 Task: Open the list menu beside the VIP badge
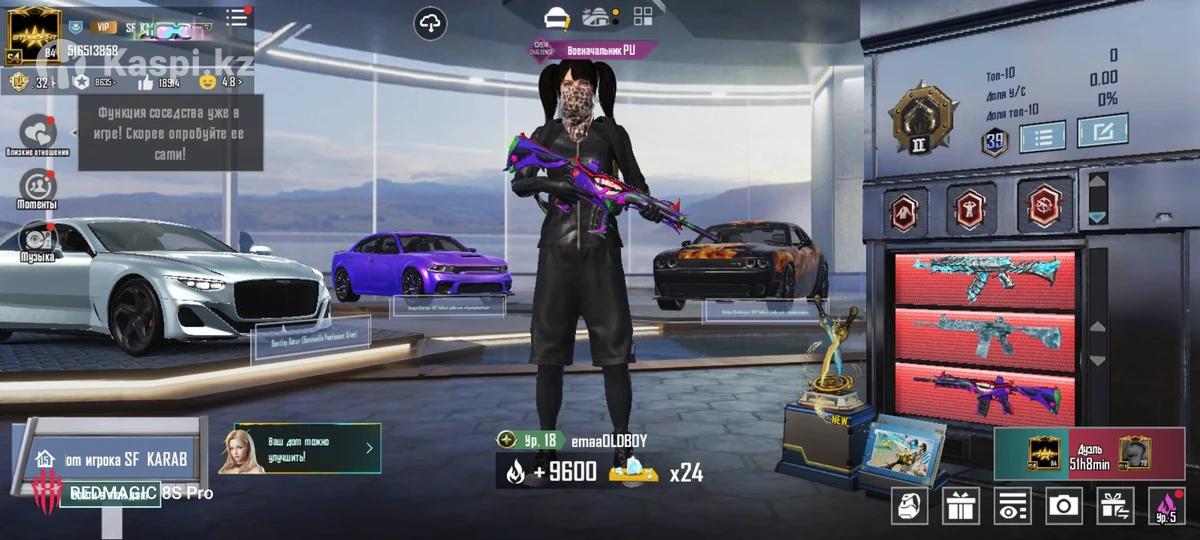coord(236,17)
